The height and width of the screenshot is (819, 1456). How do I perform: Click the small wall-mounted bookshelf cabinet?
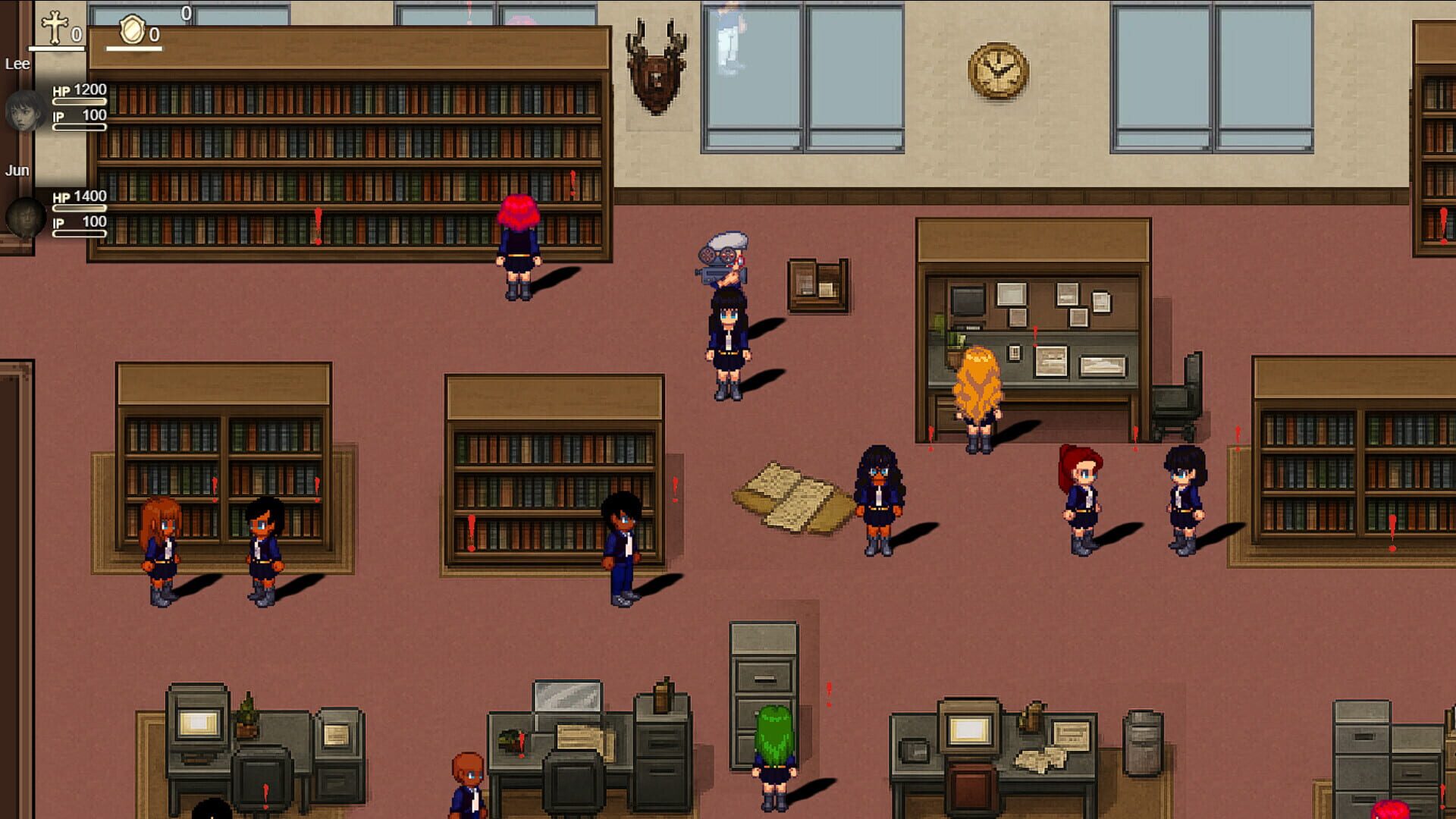pyautogui.click(x=817, y=284)
